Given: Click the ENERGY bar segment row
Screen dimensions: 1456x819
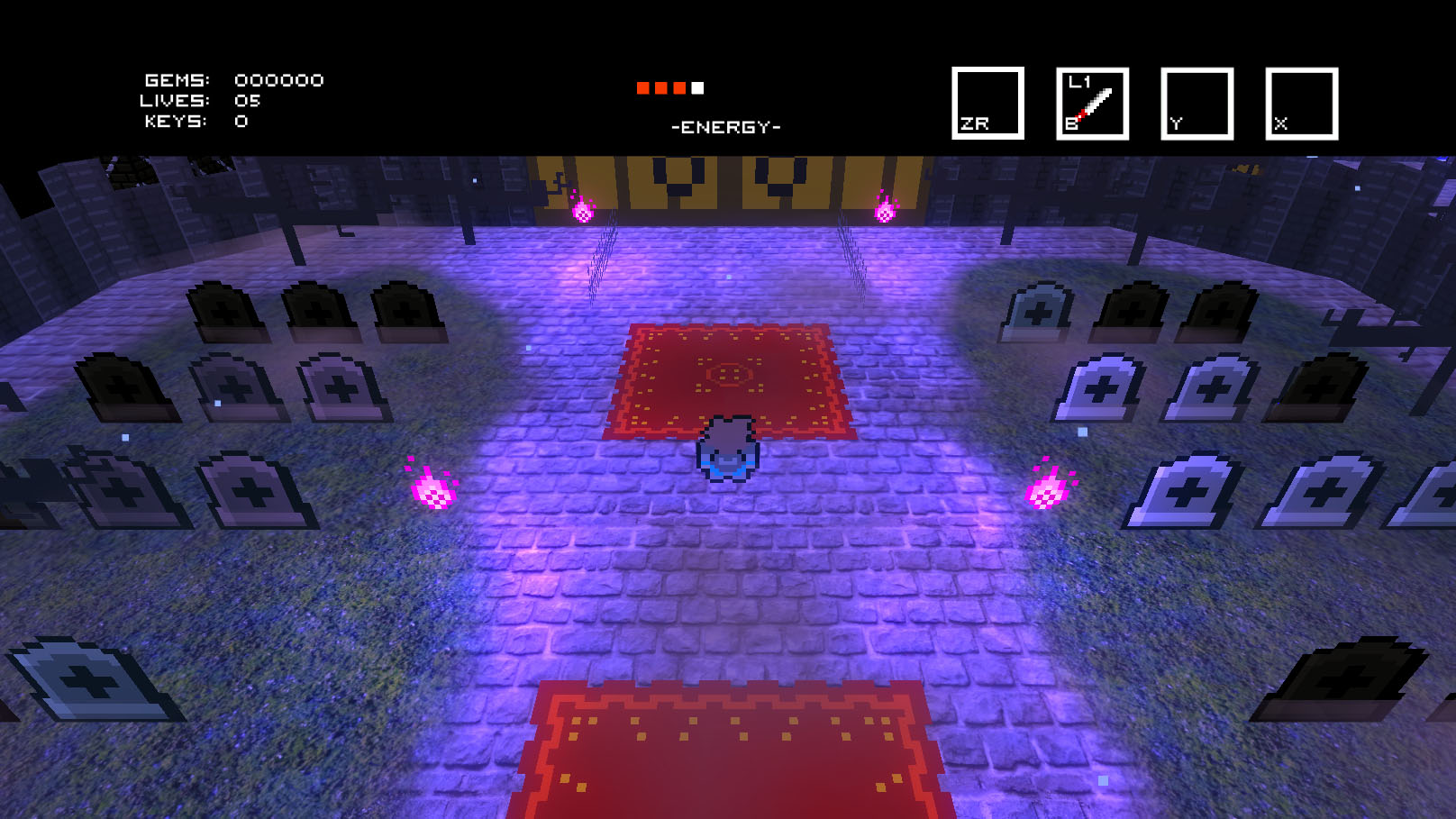Looking at the screenshot, I should pos(669,87).
